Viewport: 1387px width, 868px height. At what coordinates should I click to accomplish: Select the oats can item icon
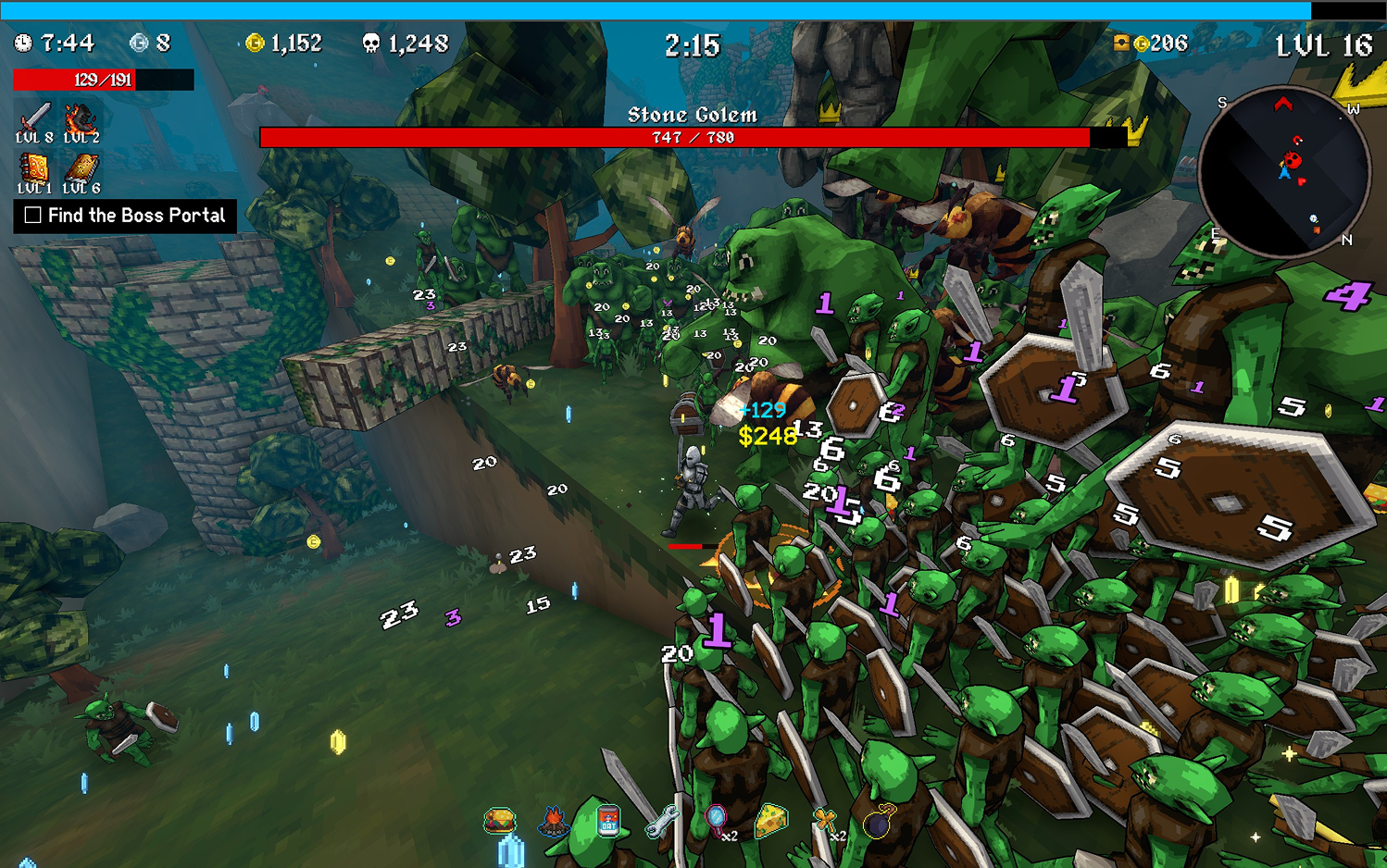click(608, 820)
